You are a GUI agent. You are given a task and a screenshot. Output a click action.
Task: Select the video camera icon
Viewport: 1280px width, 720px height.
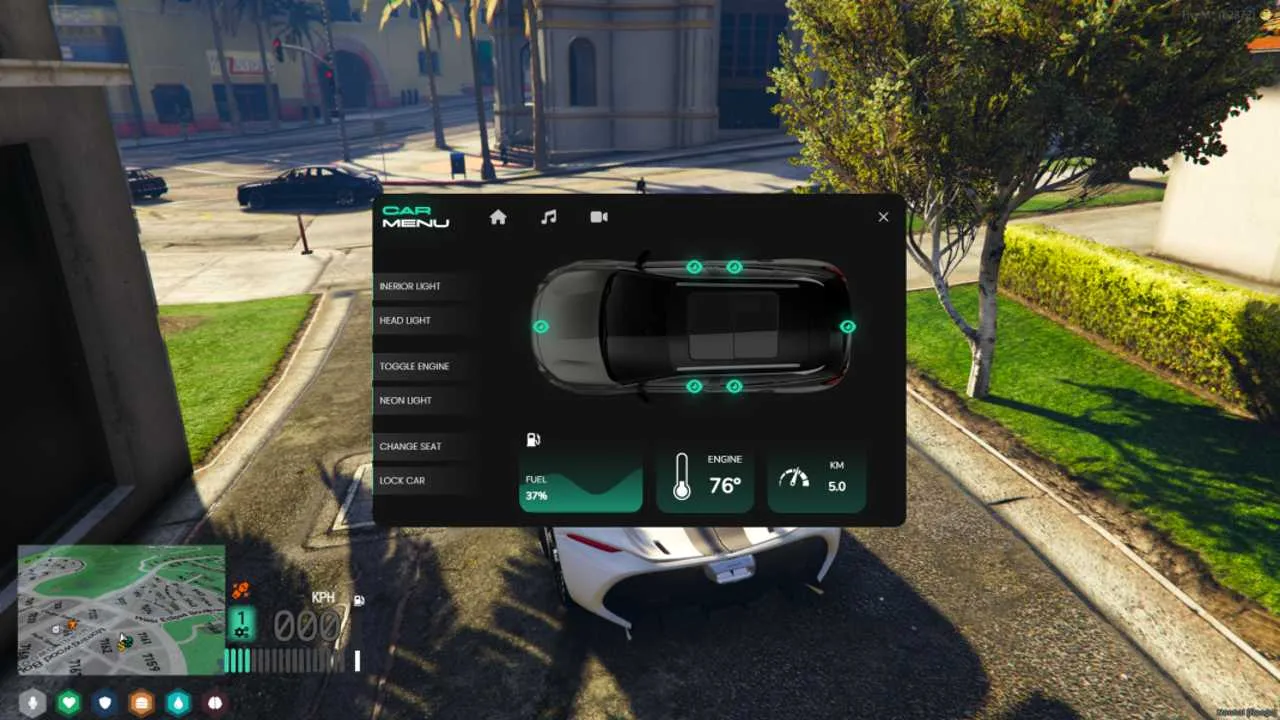click(599, 217)
